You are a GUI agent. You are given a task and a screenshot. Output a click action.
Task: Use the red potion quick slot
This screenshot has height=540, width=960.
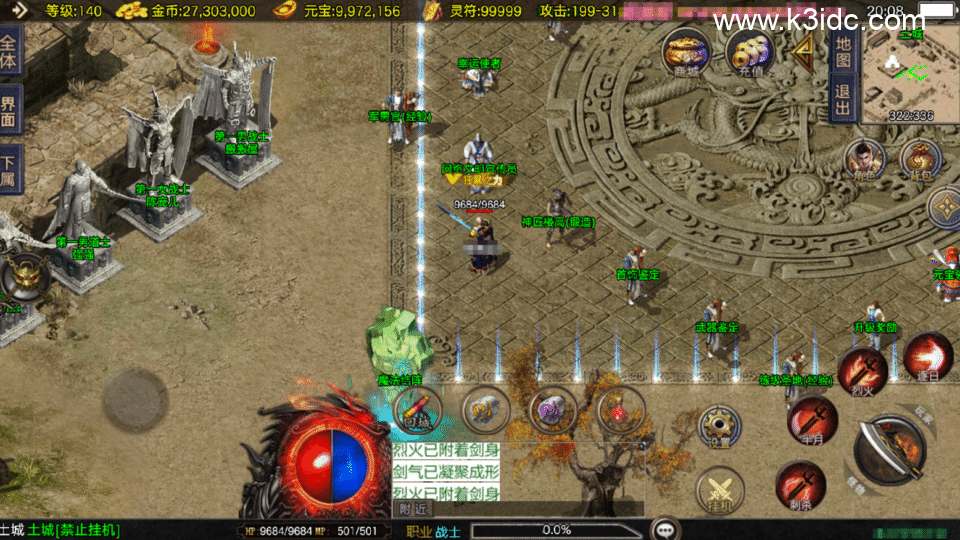[x=620, y=409]
